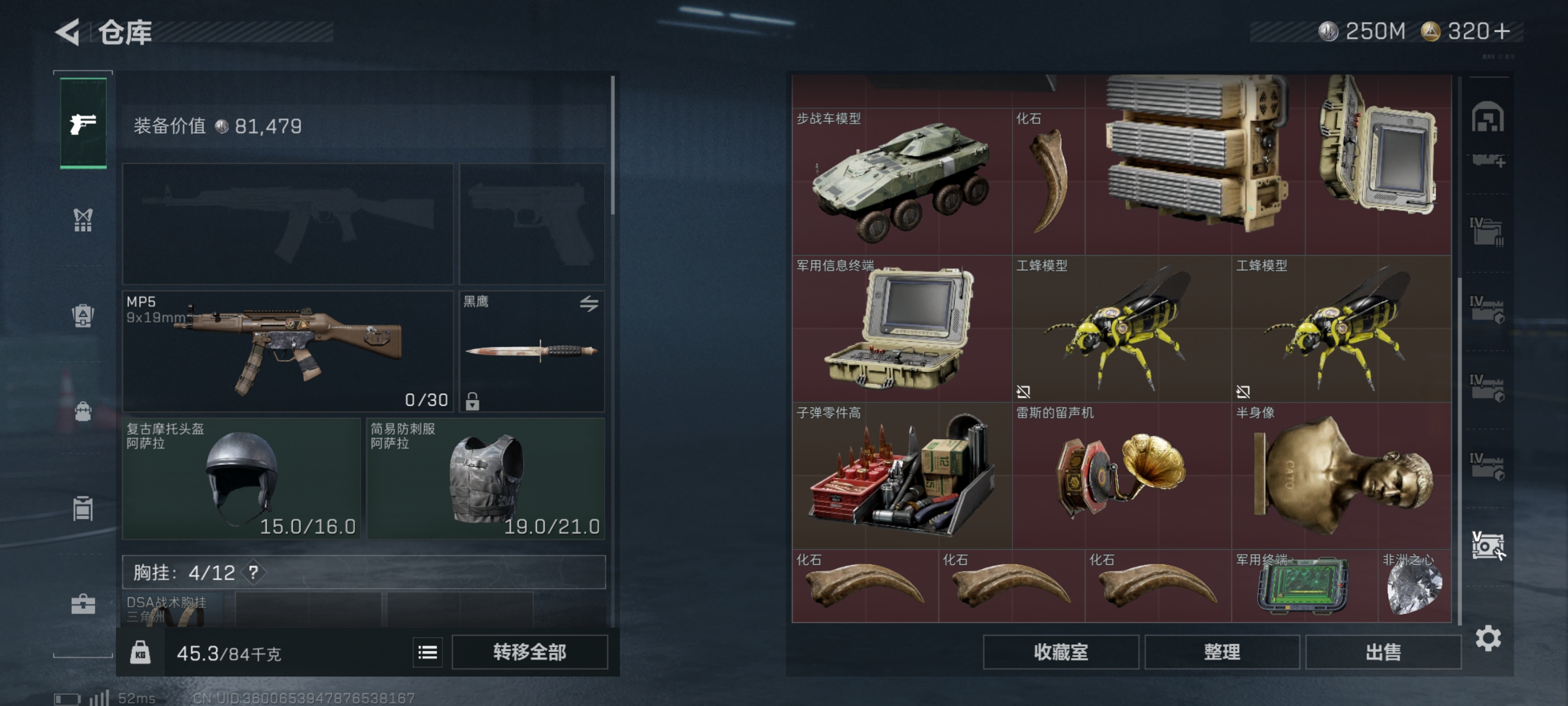Toggle the exchange icon on the 黑鹰 card
The height and width of the screenshot is (706, 1568).
coord(590,304)
